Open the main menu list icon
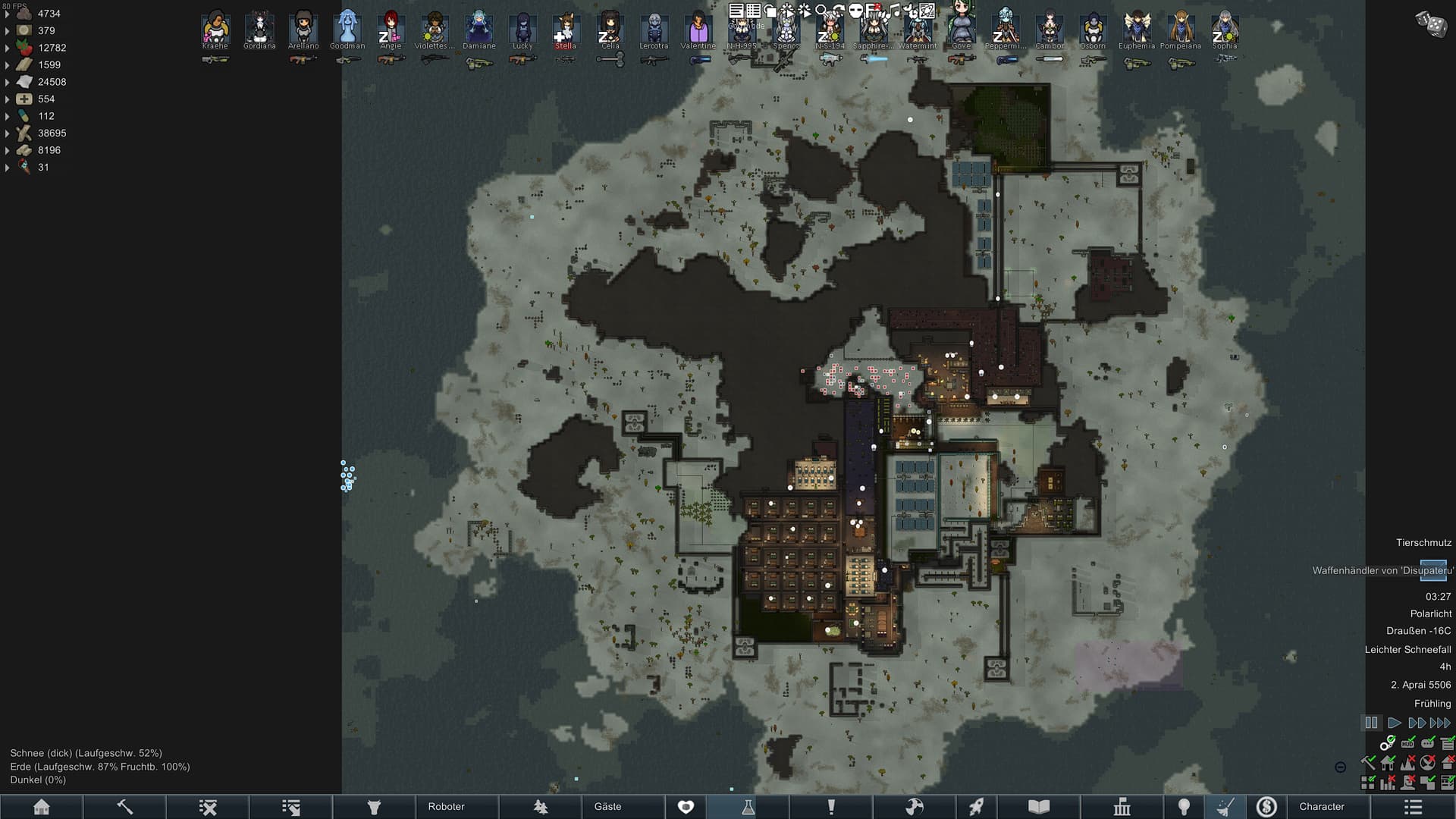1456x819 pixels. pyautogui.click(x=1413, y=807)
